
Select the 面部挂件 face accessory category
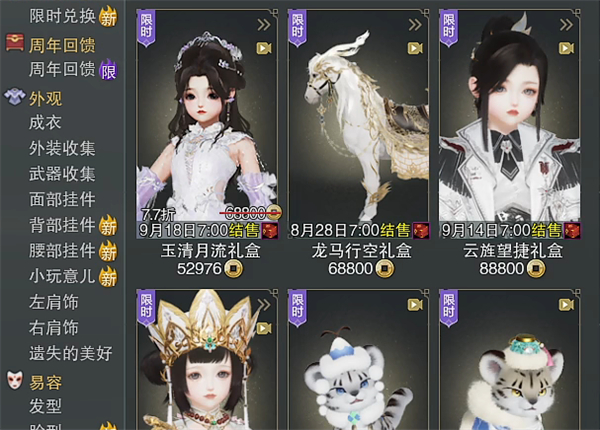(62, 199)
